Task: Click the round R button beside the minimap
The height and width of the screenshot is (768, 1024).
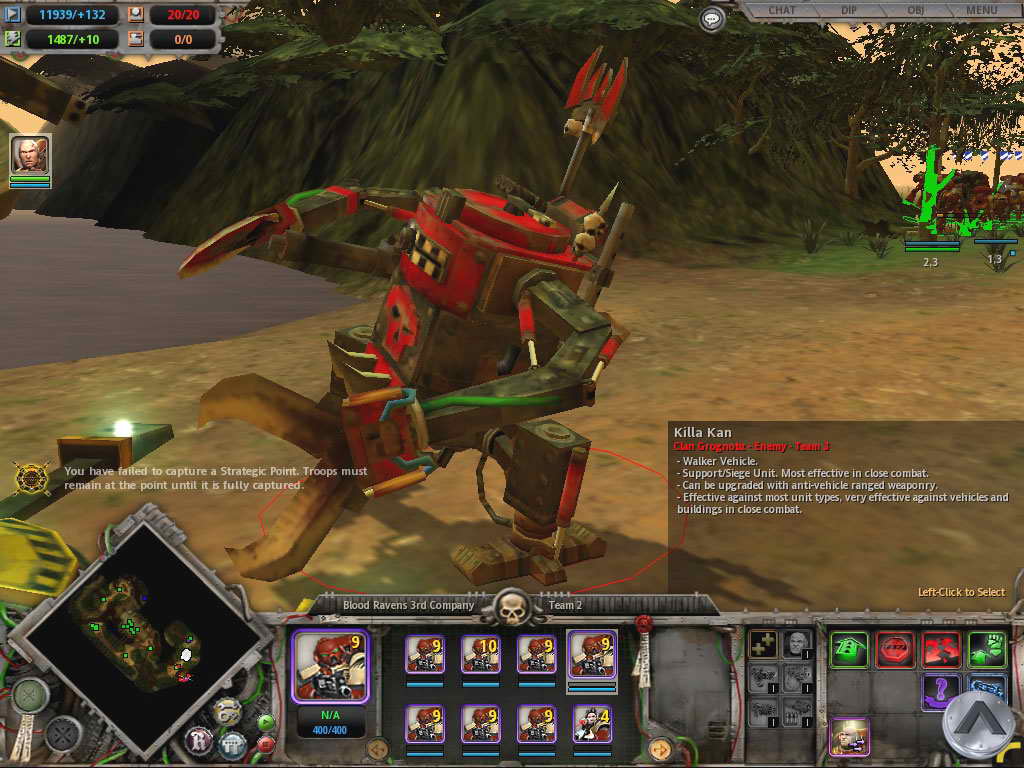Action: point(198,741)
